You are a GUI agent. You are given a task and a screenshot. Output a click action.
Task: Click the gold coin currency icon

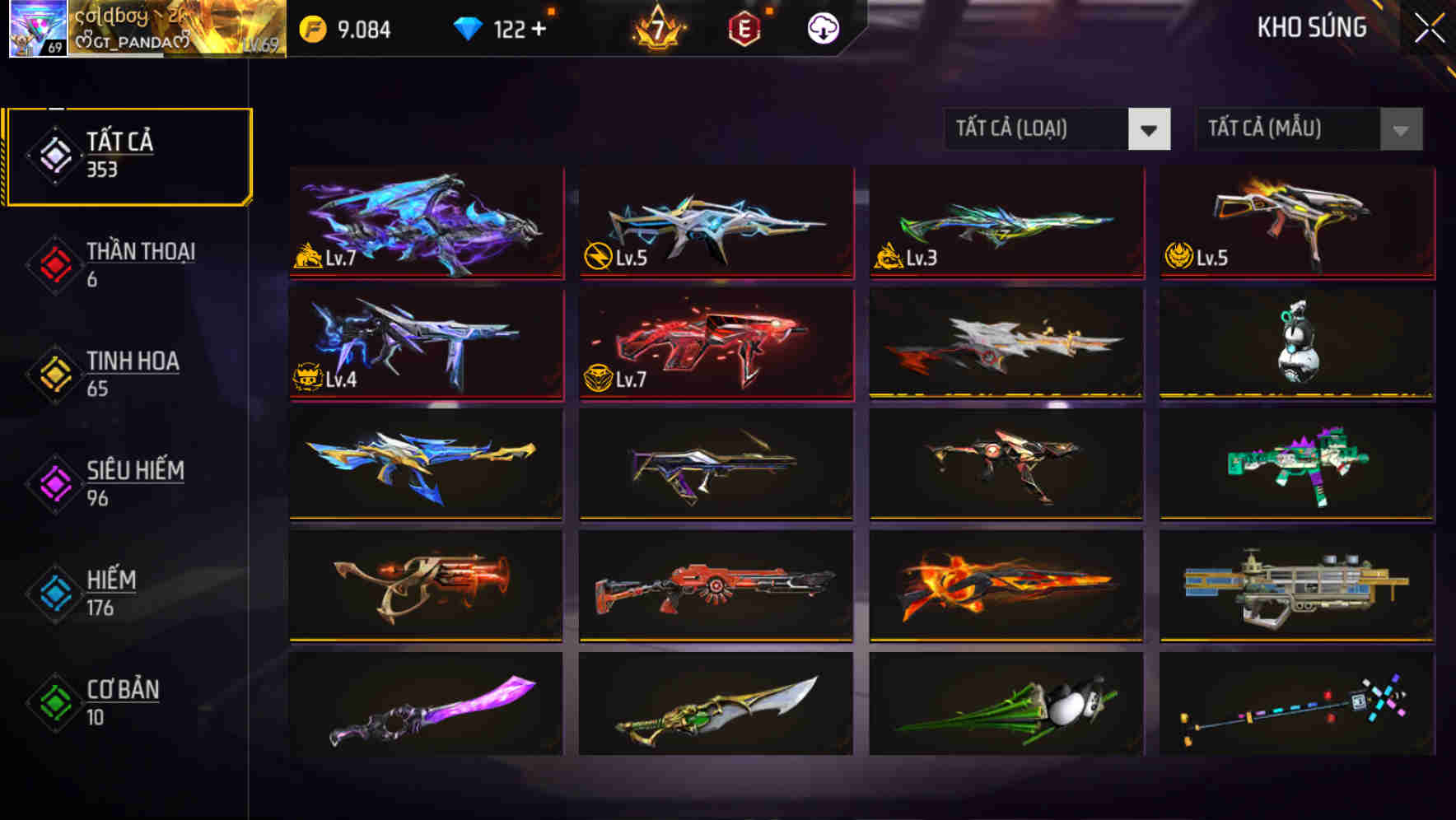click(311, 27)
